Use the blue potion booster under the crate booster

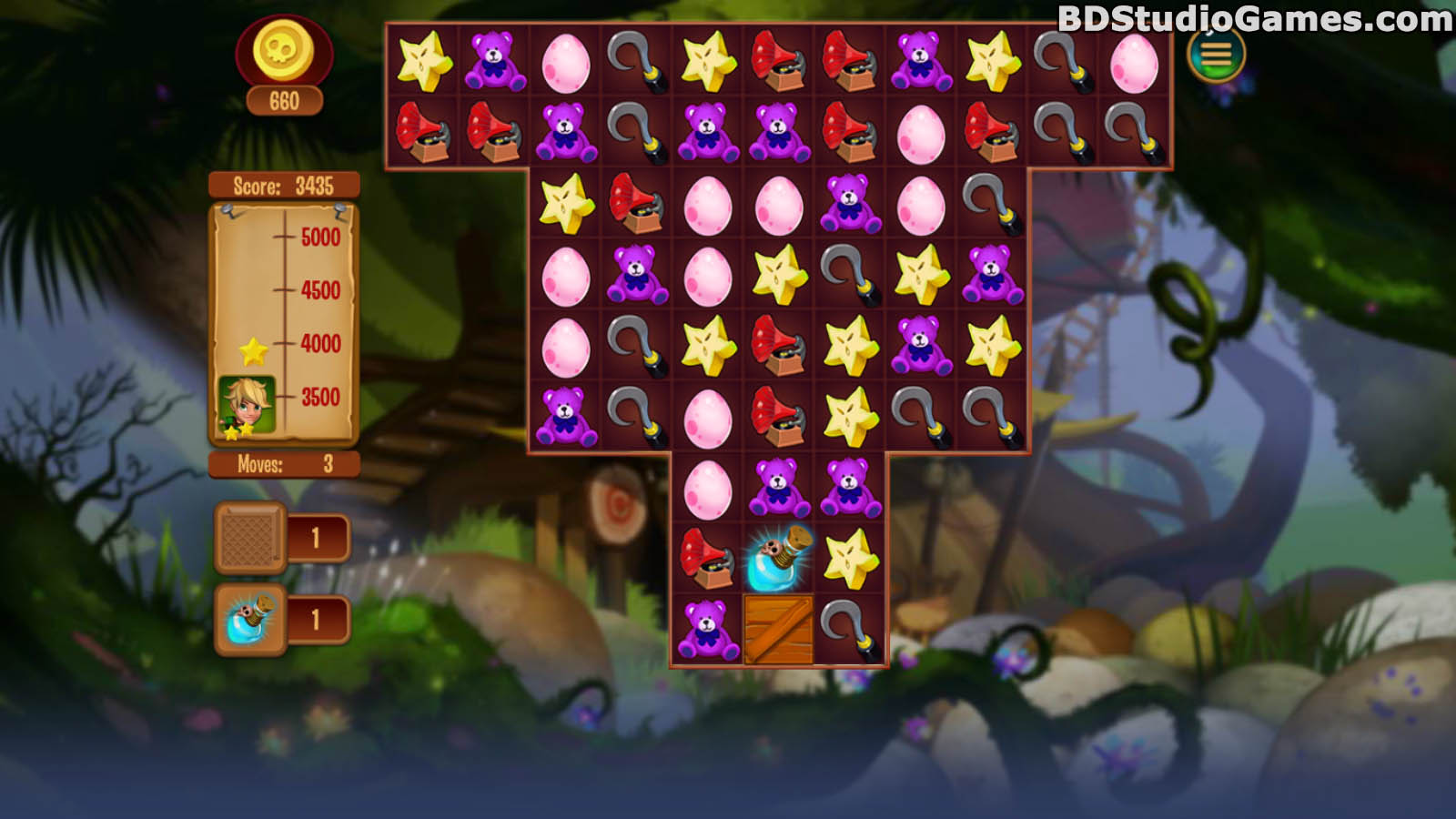click(x=249, y=620)
